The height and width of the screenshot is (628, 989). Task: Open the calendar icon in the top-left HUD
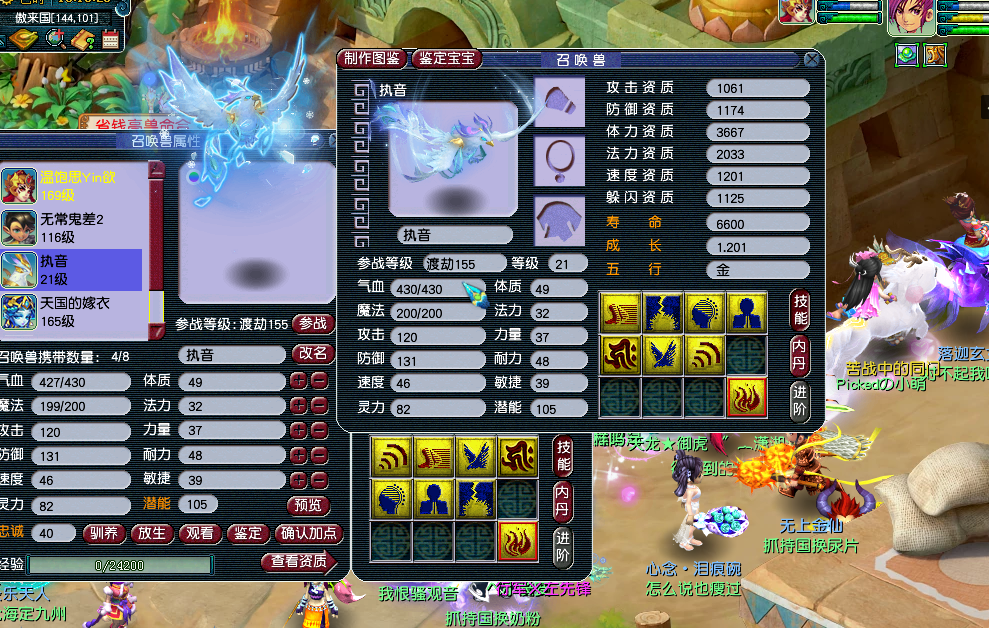tap(110, 39)
